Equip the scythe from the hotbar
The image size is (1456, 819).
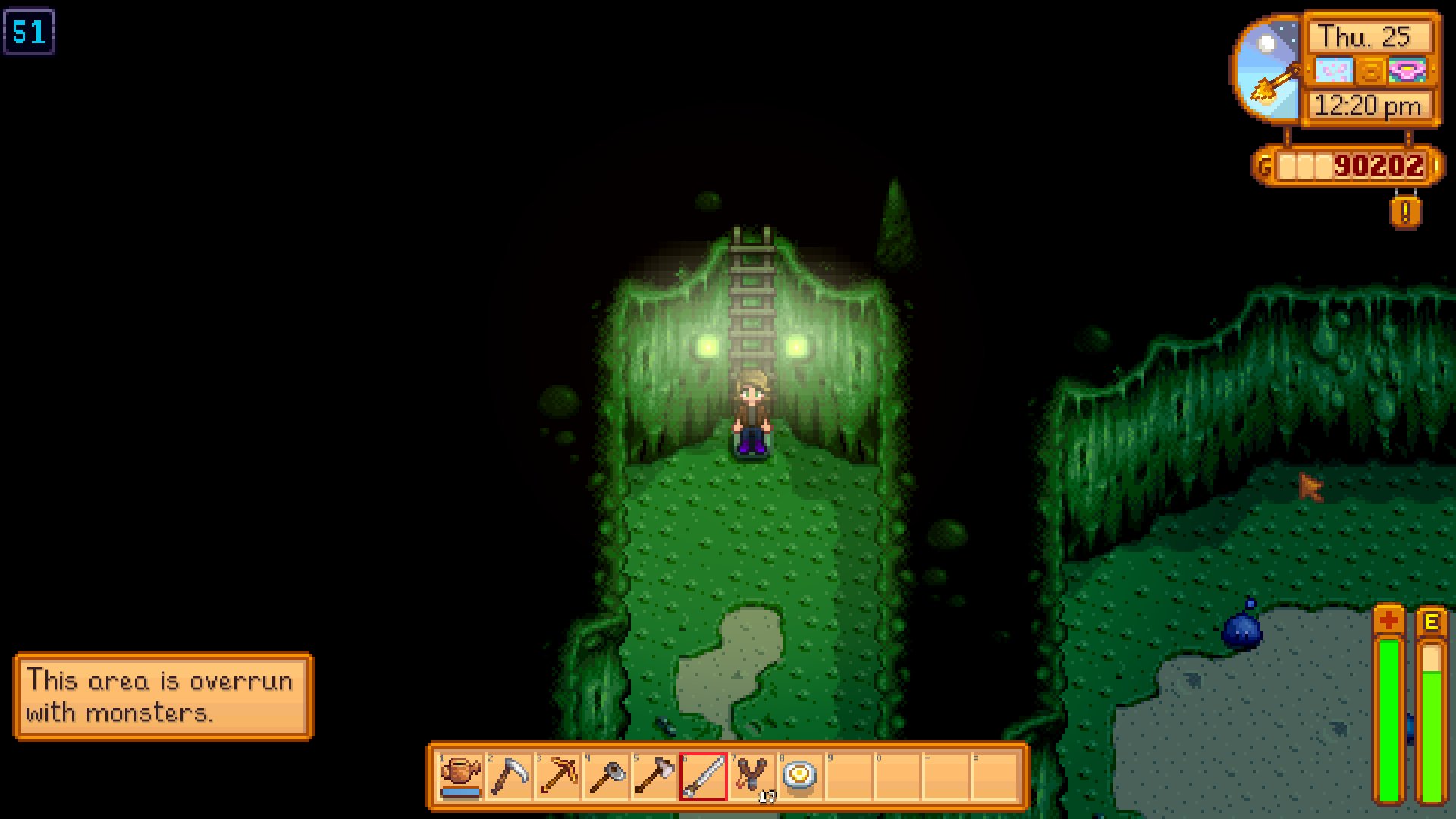[x=510, y=776]
